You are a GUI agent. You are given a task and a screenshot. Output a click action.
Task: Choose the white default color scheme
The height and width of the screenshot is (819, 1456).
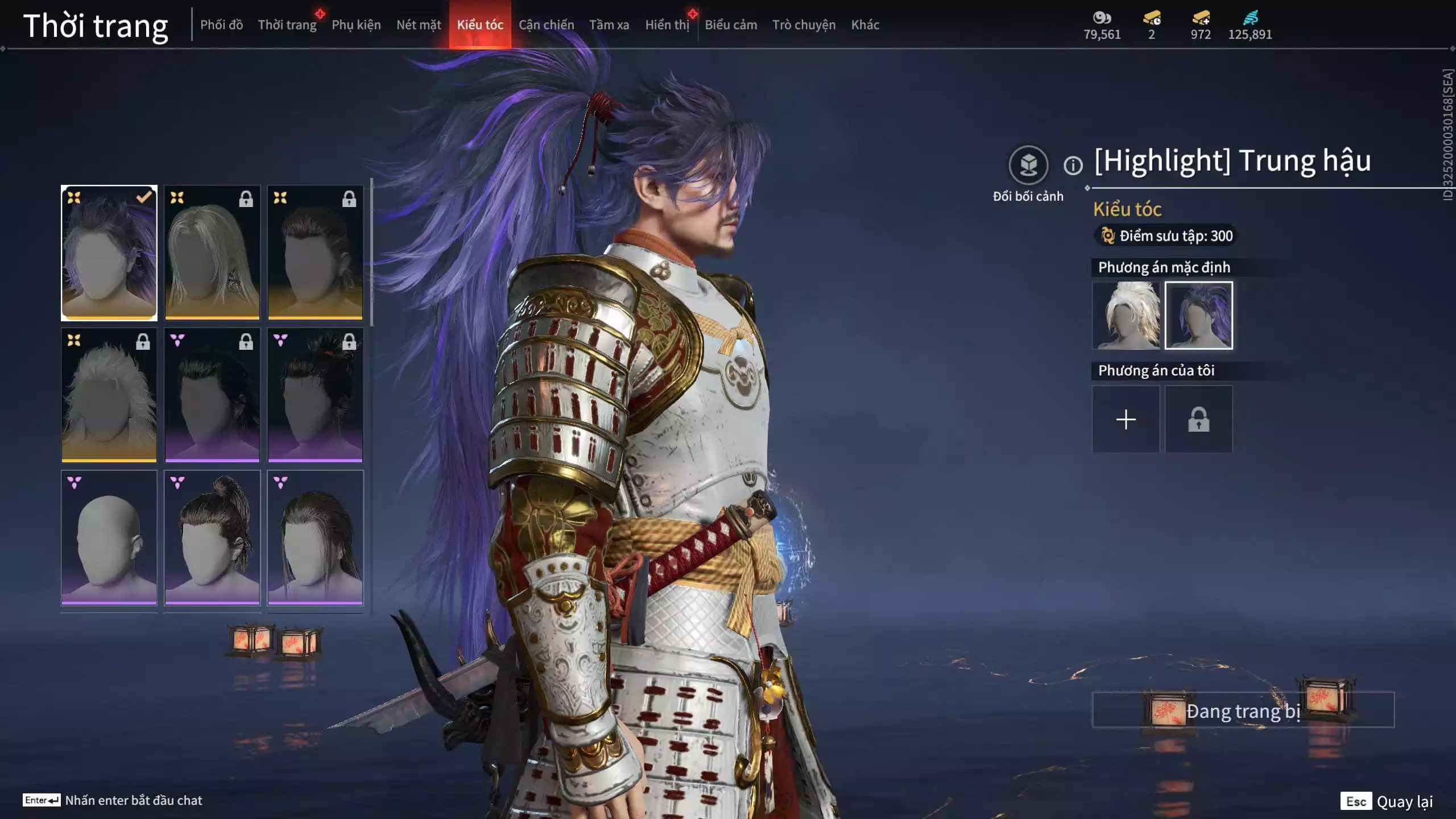pos(1126,316)
